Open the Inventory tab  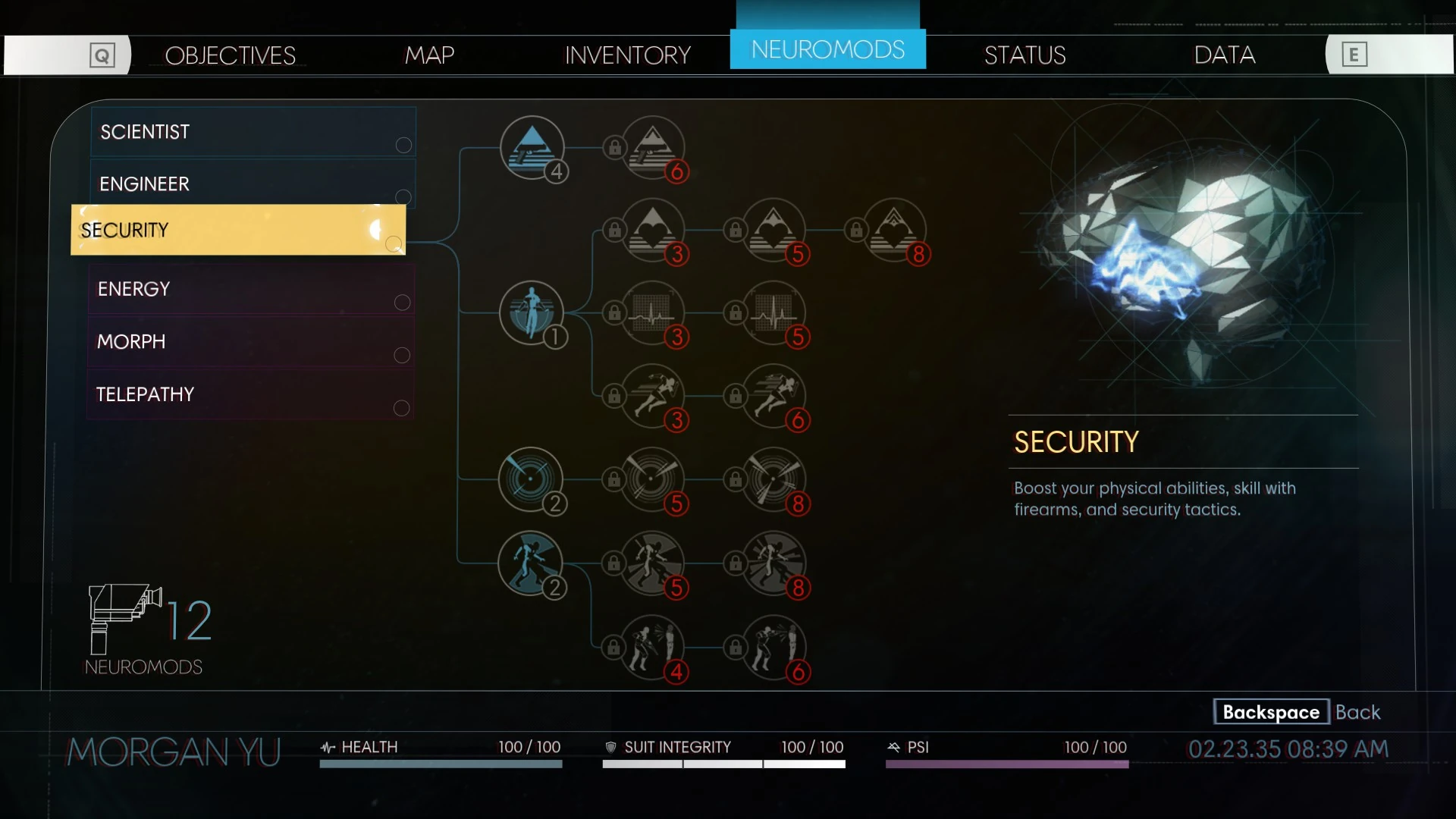tap(627, 55)
